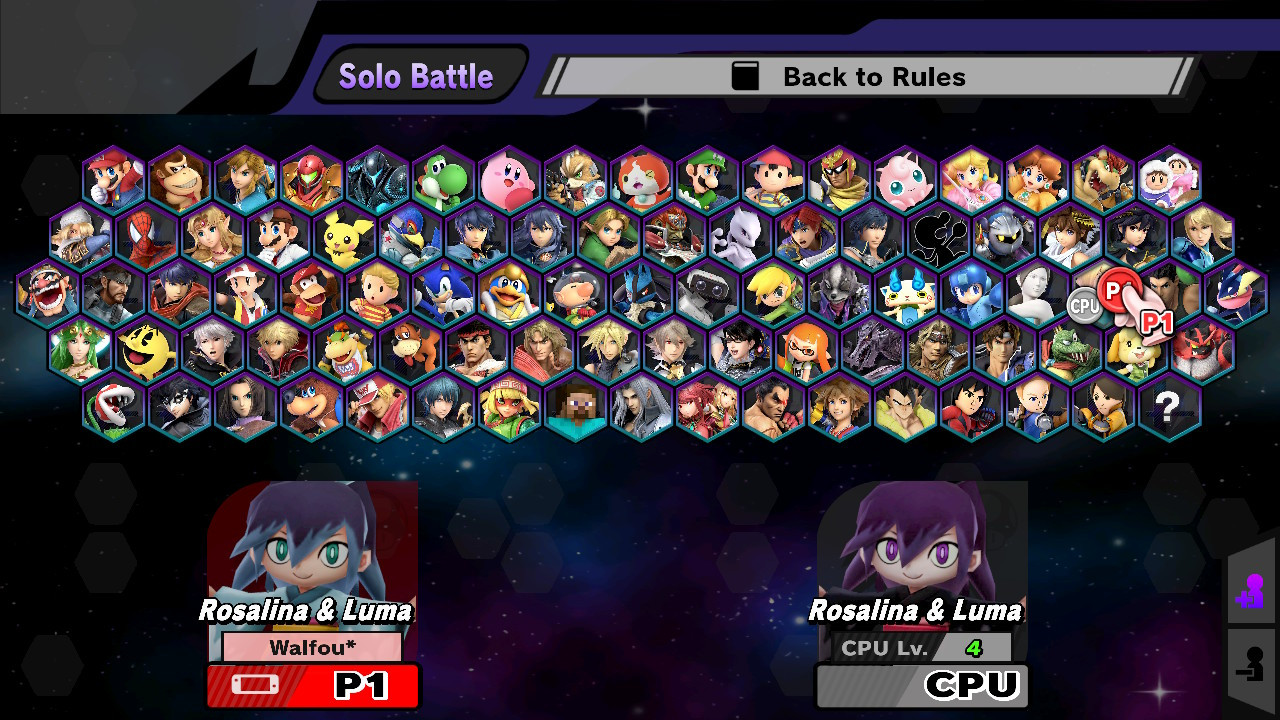Click the Walfou* name tag
This screenshot has width=1280, height=720.
pyautogui.click(x=312, y=646)
